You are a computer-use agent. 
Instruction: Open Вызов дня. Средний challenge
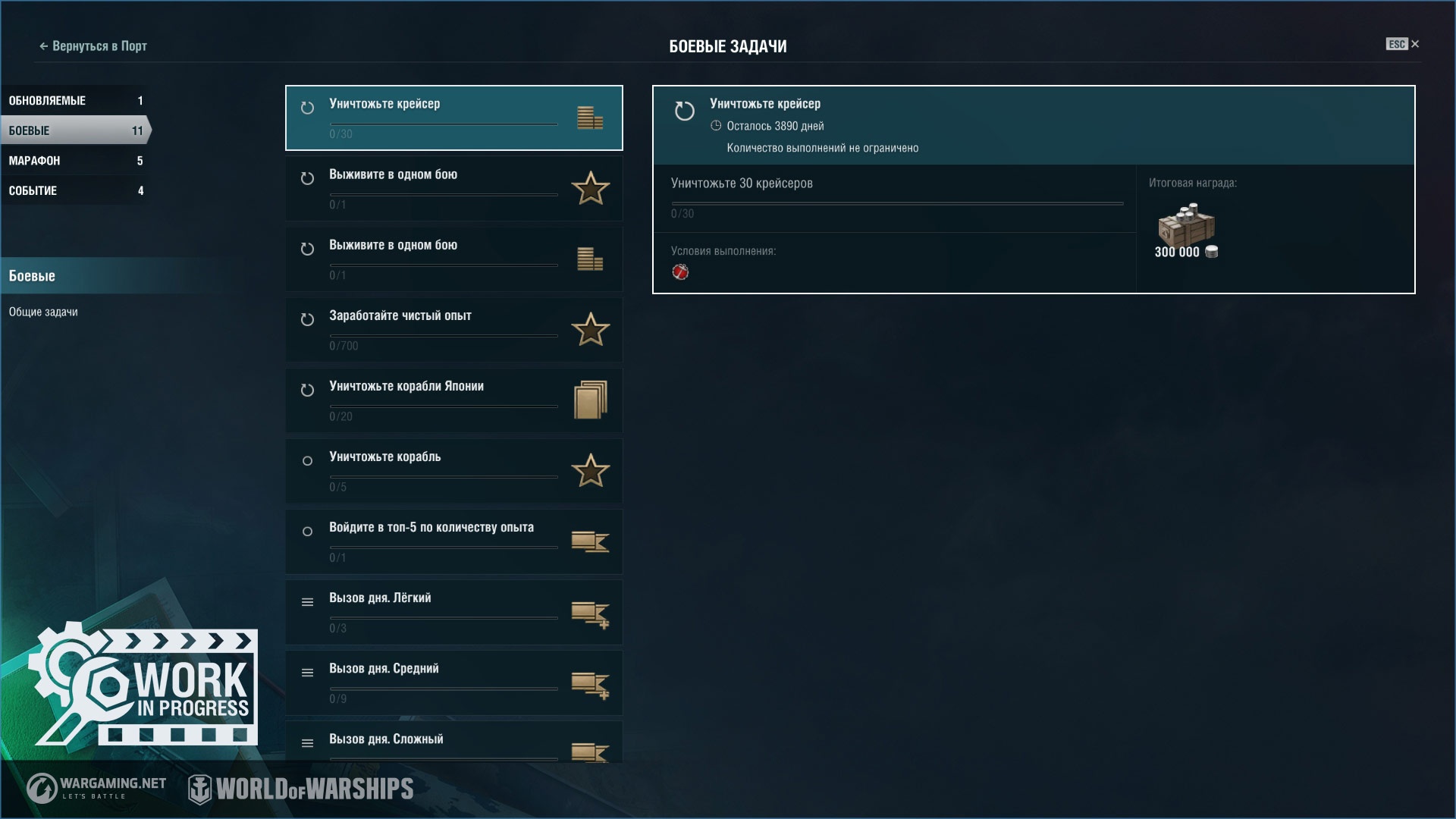453,682
